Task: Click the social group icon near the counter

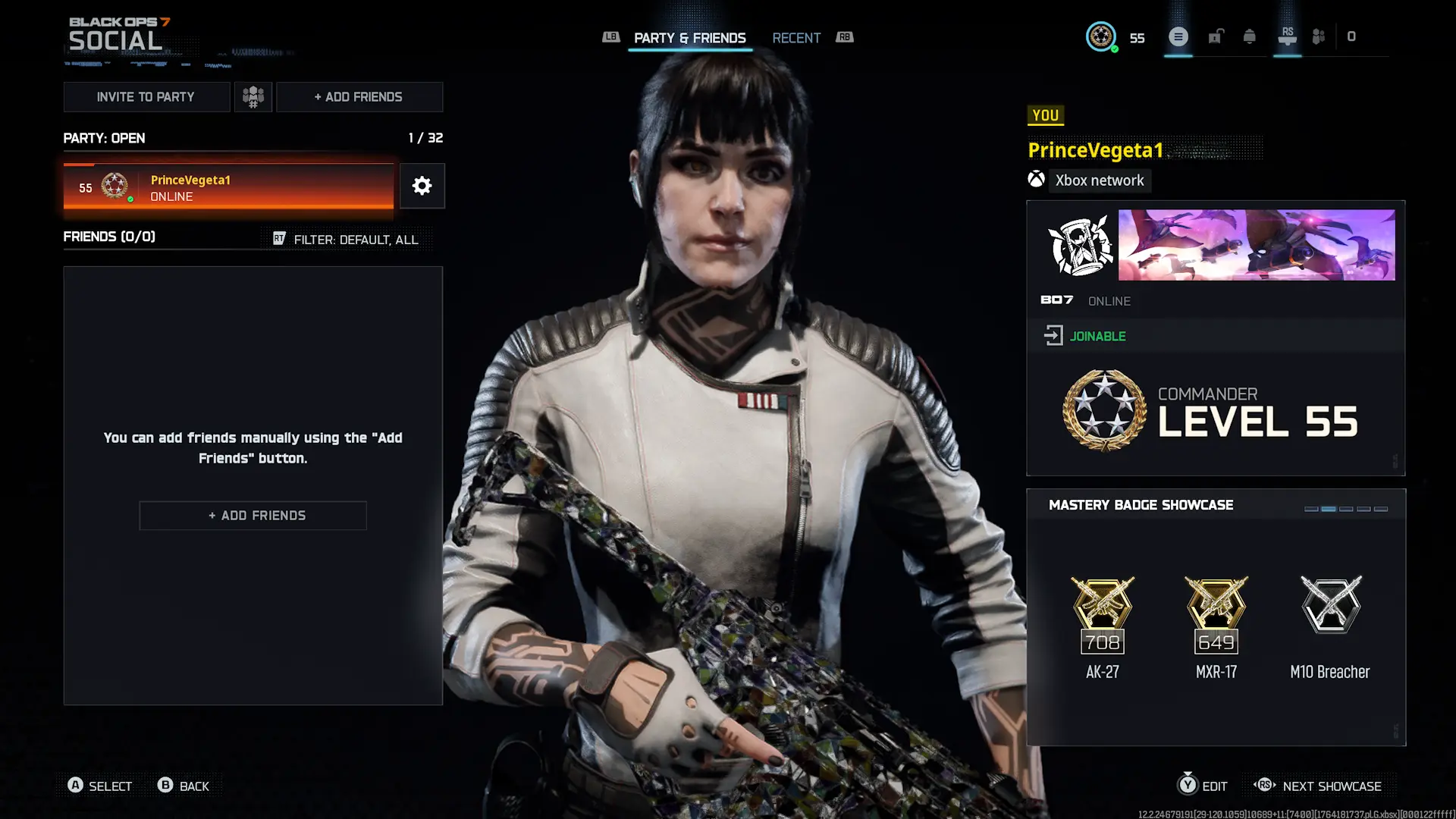Action: pos(1317,36)
